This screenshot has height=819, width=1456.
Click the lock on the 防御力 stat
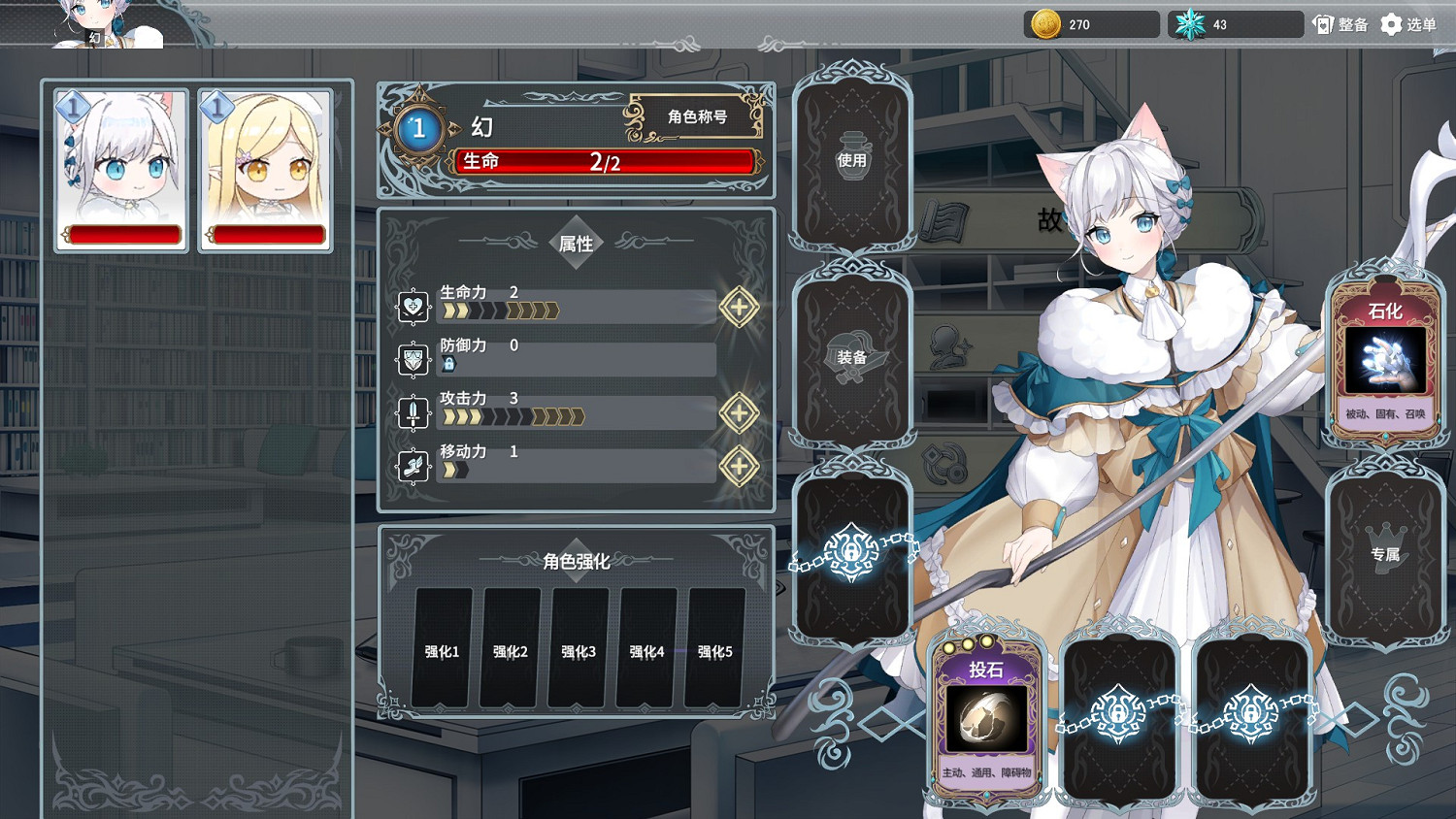[447, 365]
